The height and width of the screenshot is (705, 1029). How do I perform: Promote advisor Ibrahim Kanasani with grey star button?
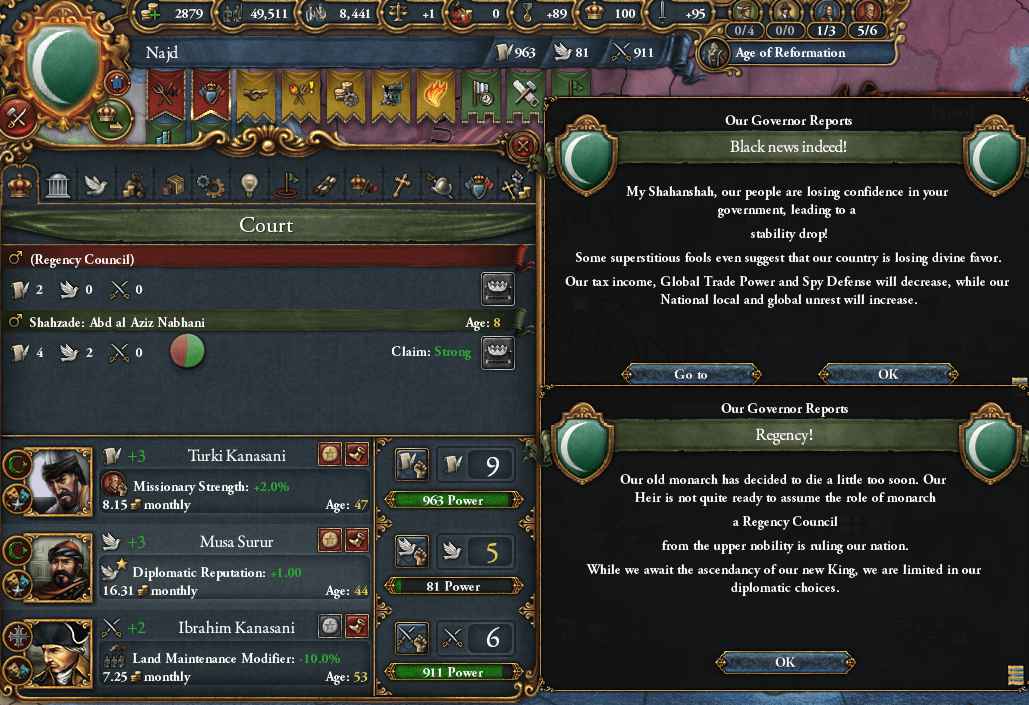coord(331,626)
